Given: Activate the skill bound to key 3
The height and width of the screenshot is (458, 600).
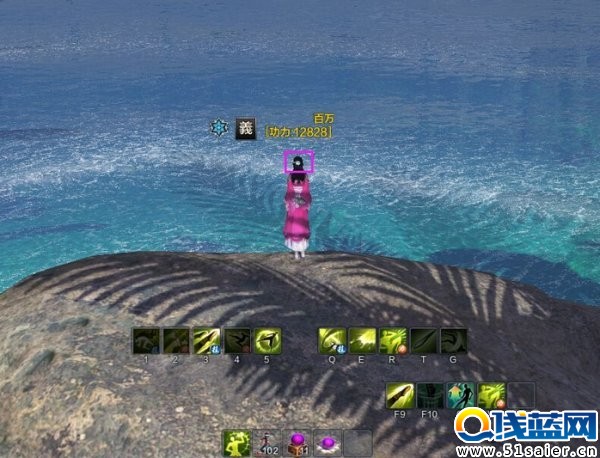Looking at the screenshot, I should point(206,341).
